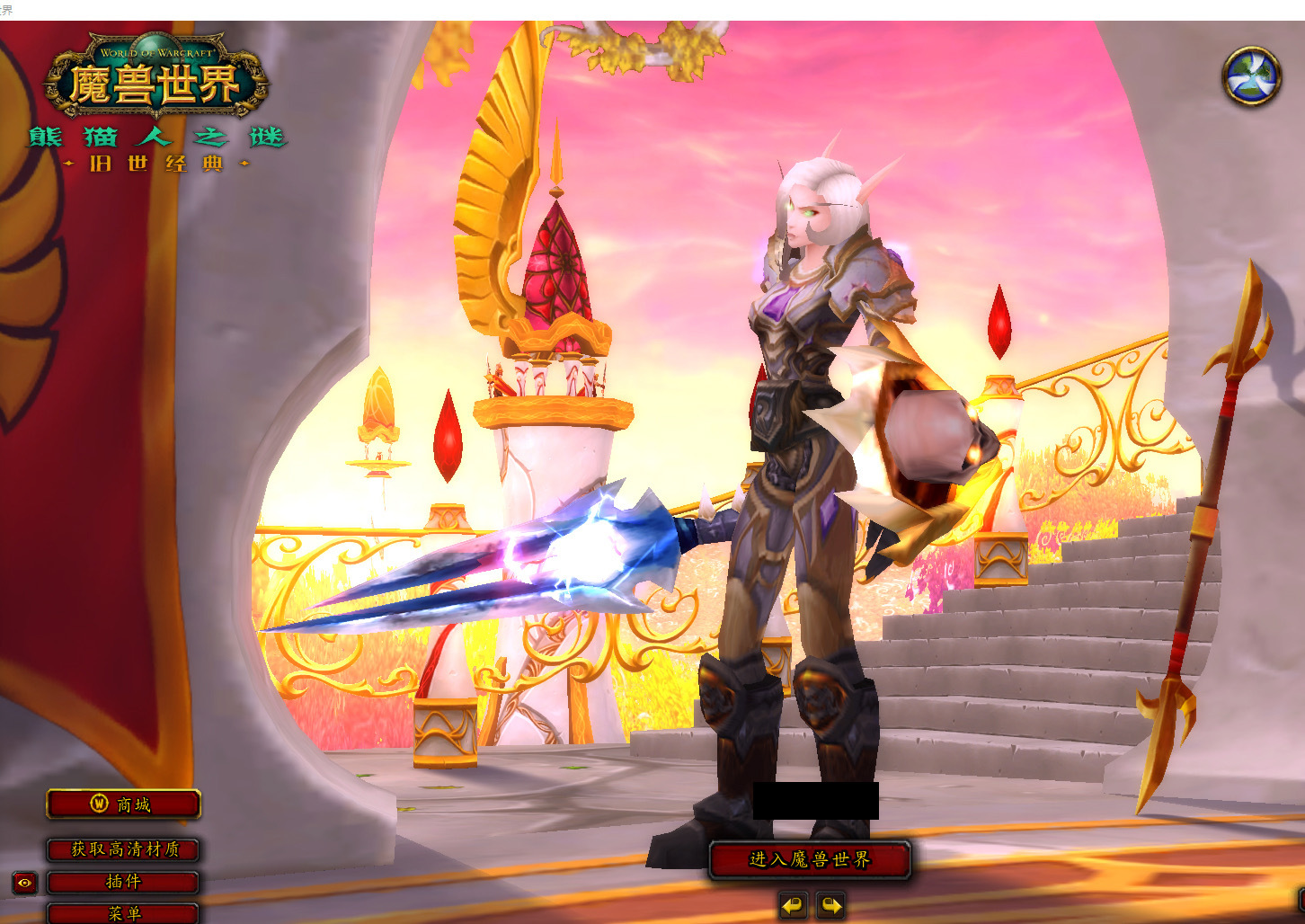The image size is (1305, 924).
Task: Rotate character with the right arrow button
Action: pyautogui.click(x=830, y=905)
